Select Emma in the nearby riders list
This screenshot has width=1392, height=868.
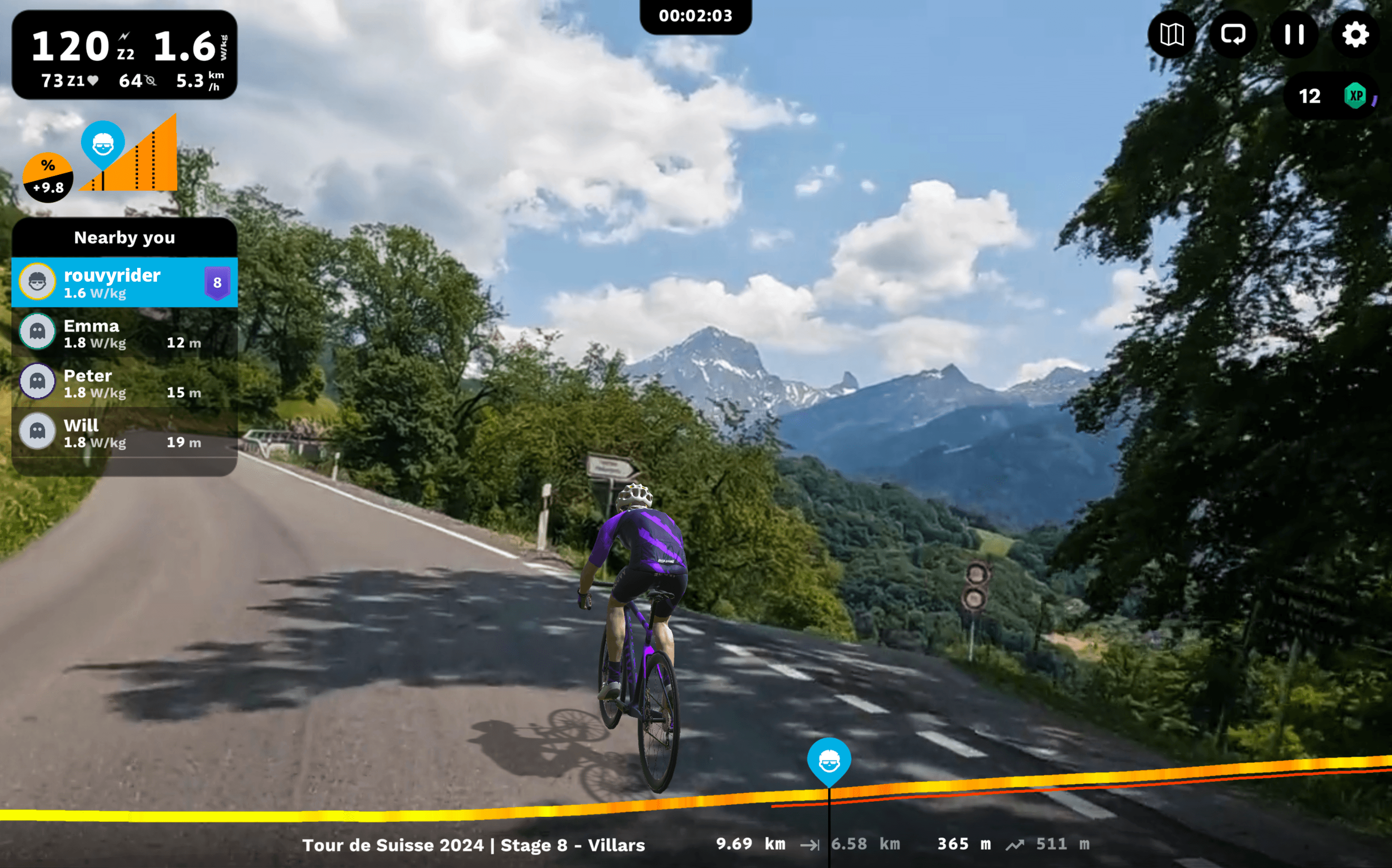click(125, 333)
